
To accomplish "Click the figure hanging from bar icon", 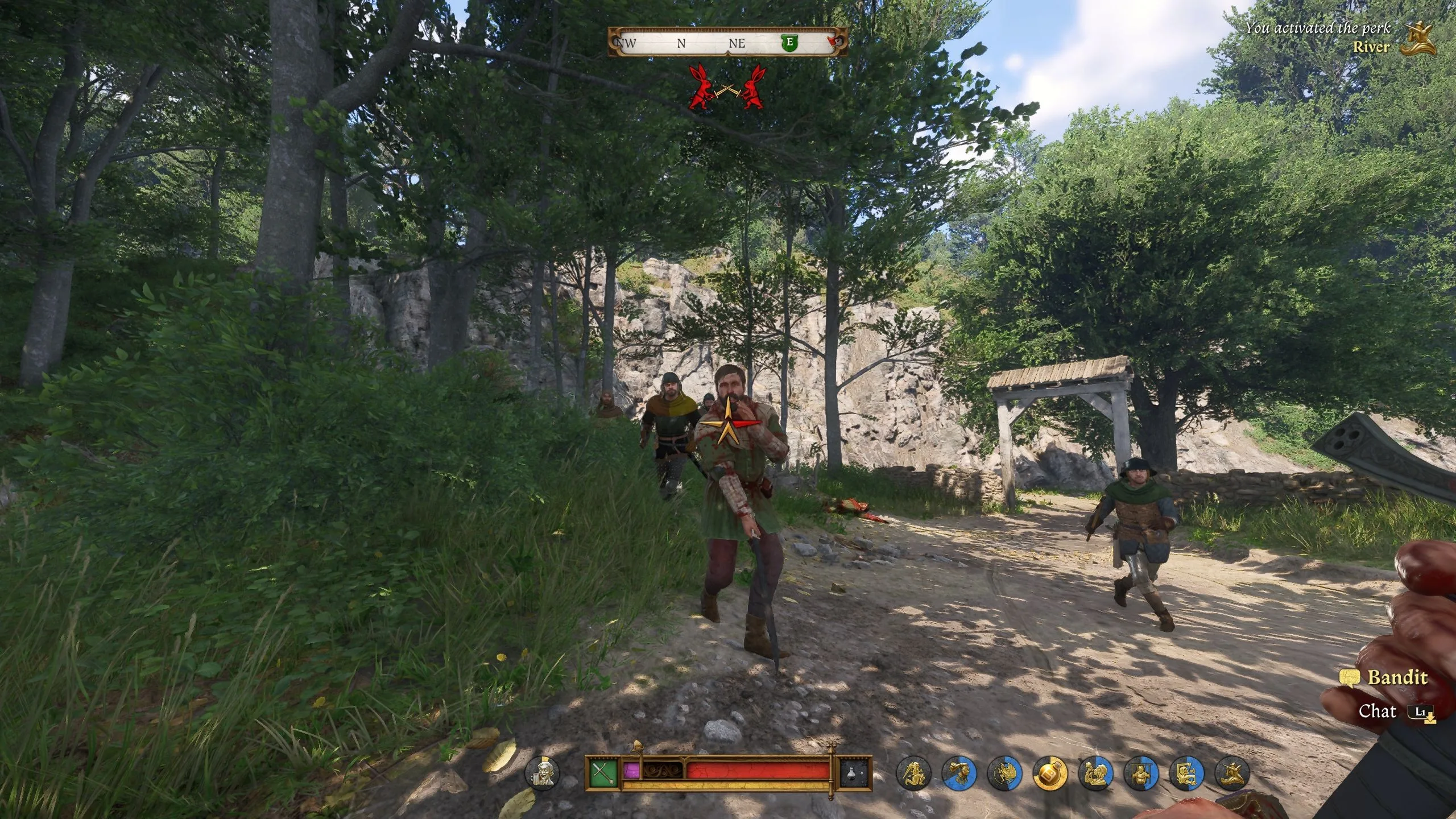I will (x=1141, y=774).
